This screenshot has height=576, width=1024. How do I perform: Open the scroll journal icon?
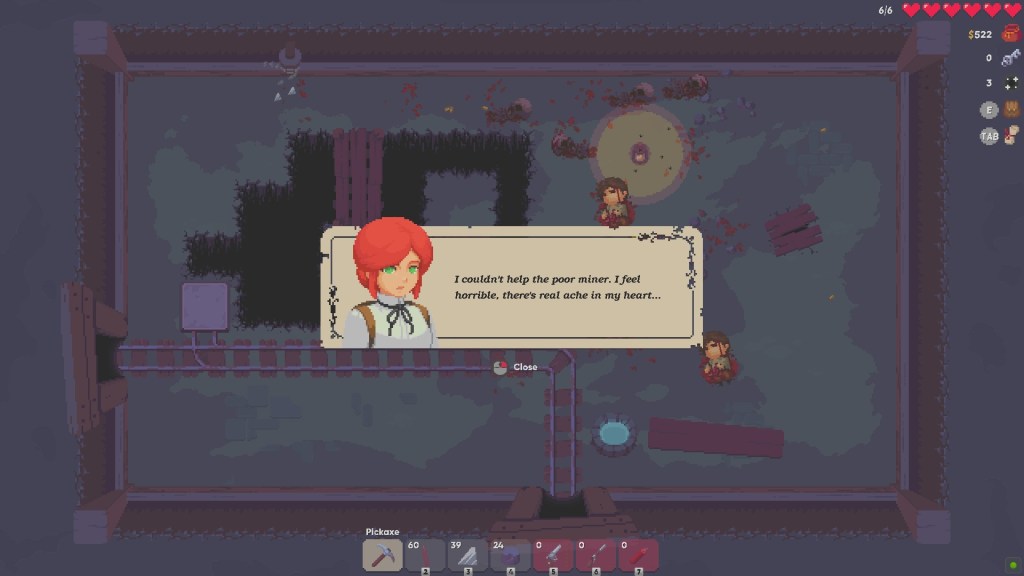pyautogui.click(x=1011, y=135)
